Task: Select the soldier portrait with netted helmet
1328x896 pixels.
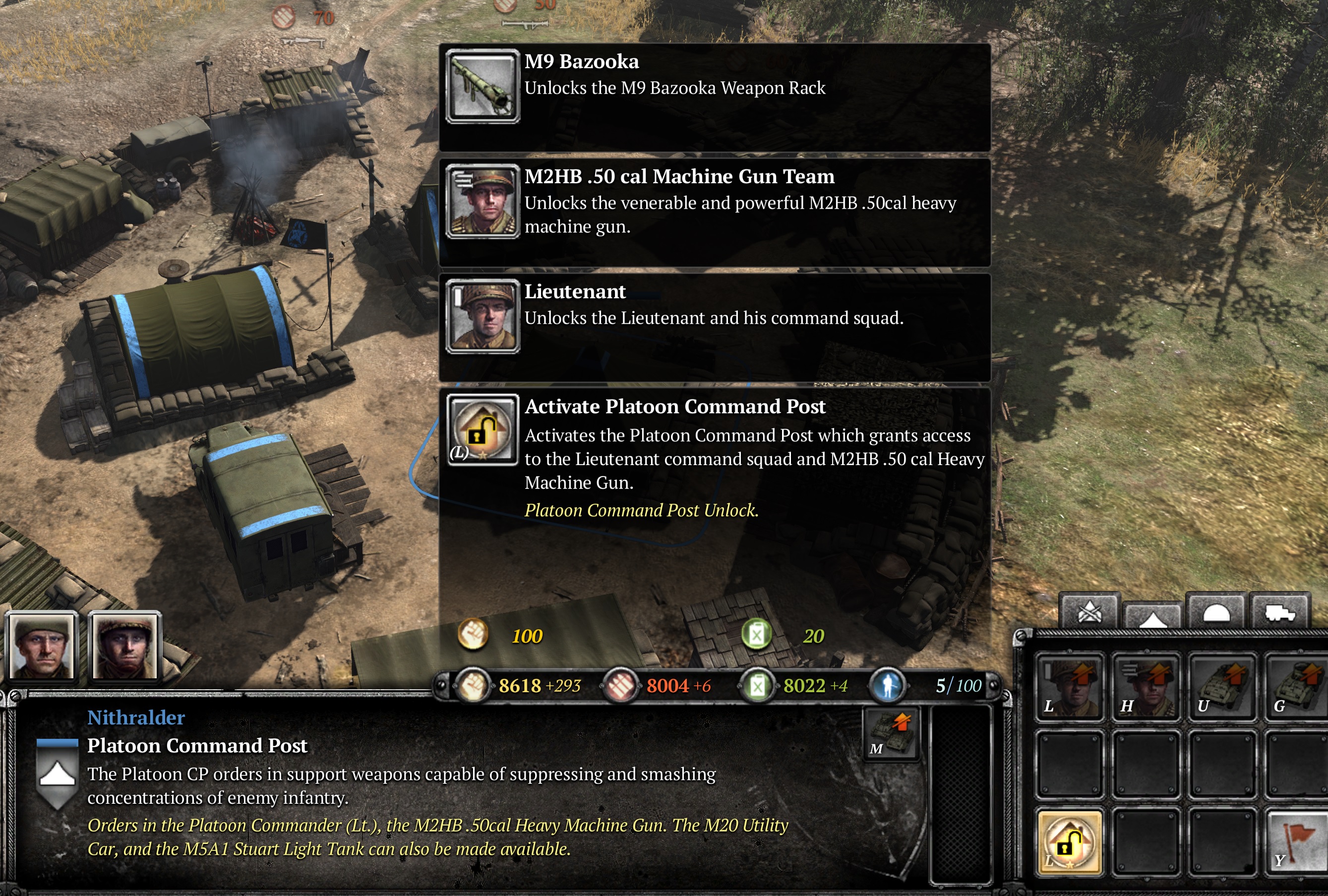Action: [x=124, y=646]
